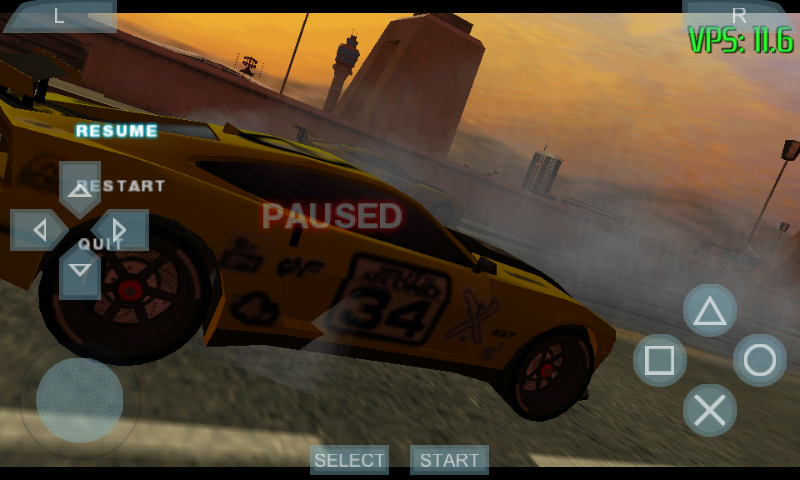Image resolution: width=800 pixels, height=480 pixels.
Task: Tap the emulator's SELECT touch button
Action: (x=349, y=460)
